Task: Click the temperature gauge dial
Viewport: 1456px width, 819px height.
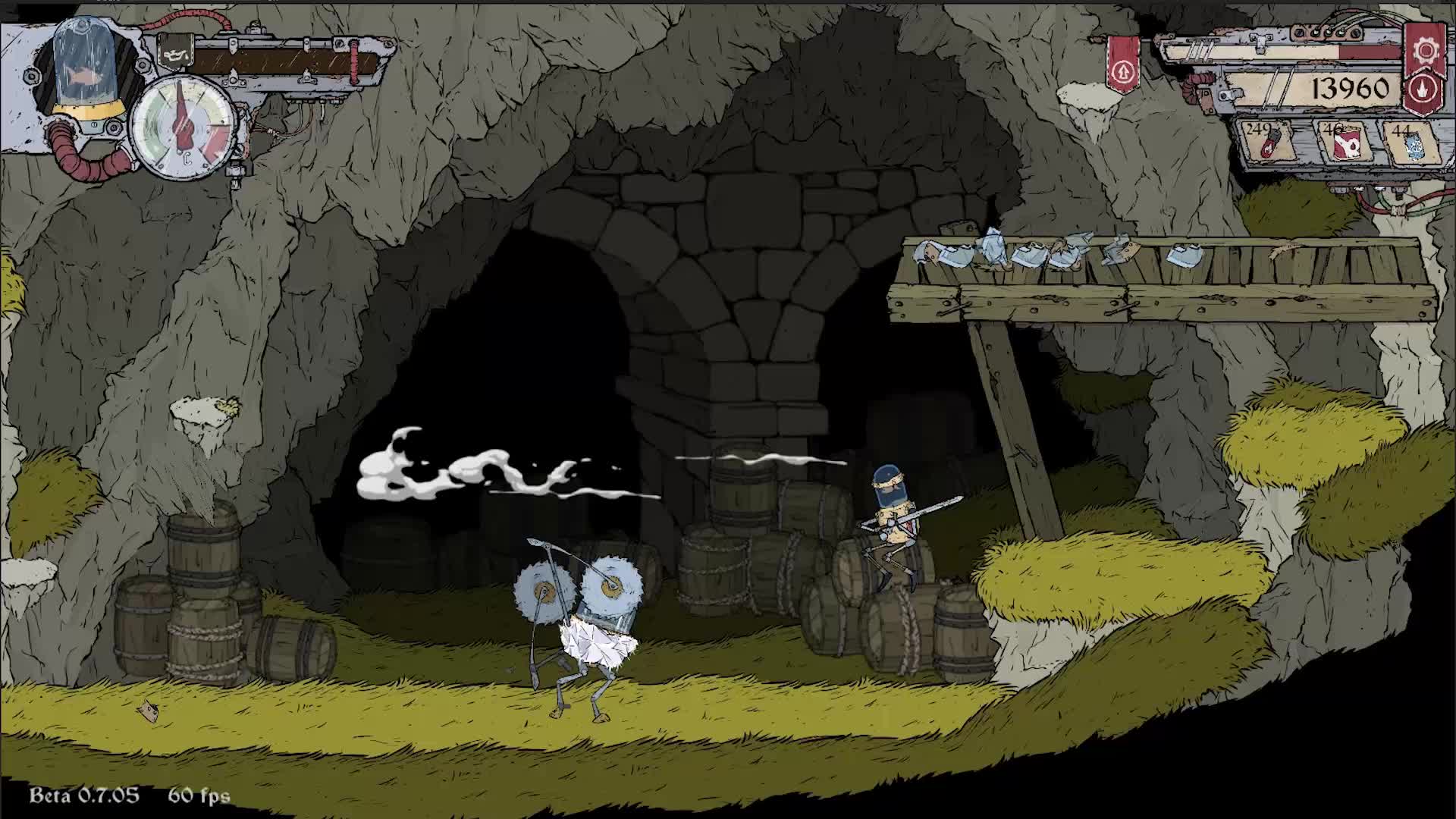Action: (x=182, y=125)
